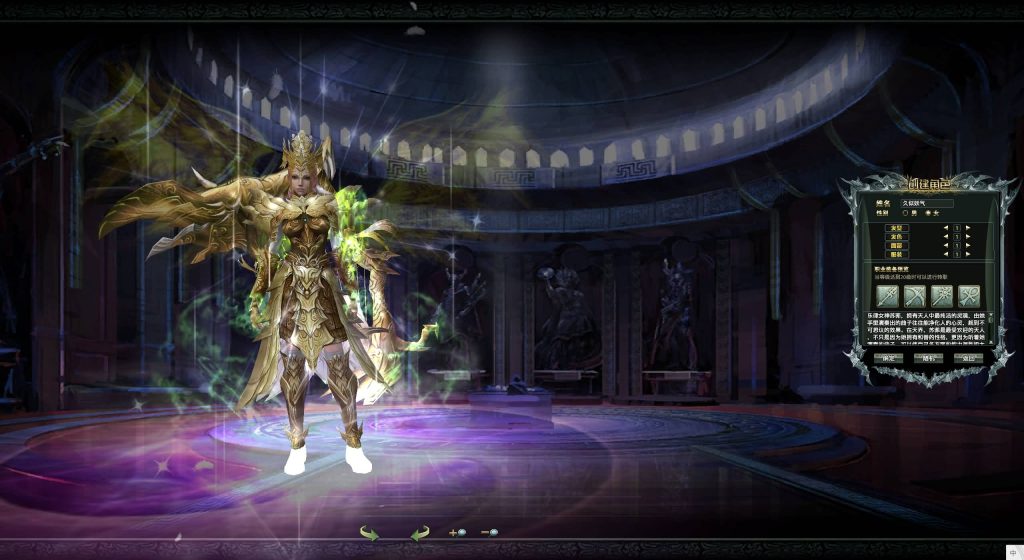
Task: Cycle to previous outfit (服装)
Action: tap(945, 254)
